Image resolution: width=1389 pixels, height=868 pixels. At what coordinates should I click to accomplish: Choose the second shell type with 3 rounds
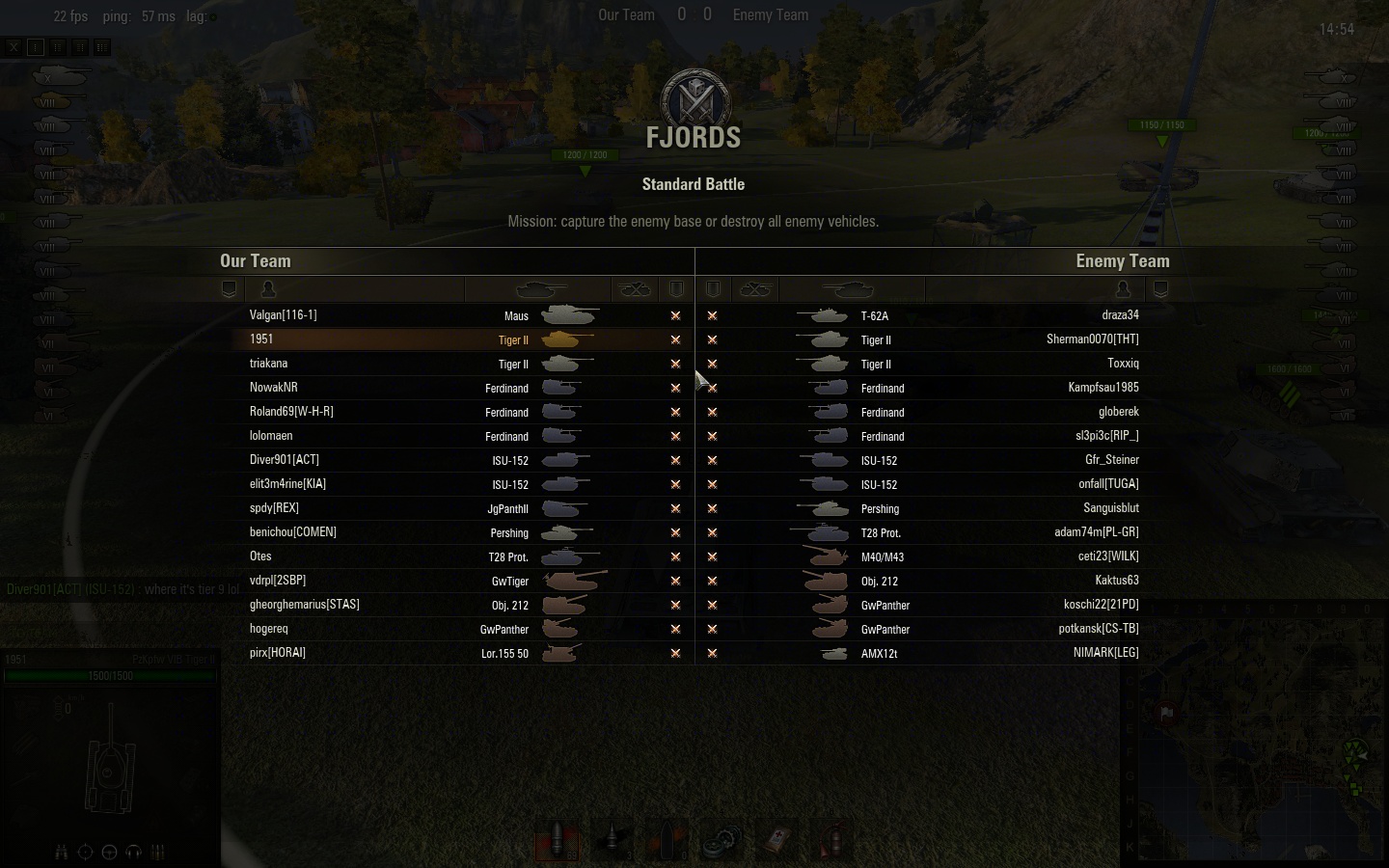pos(613,839)
